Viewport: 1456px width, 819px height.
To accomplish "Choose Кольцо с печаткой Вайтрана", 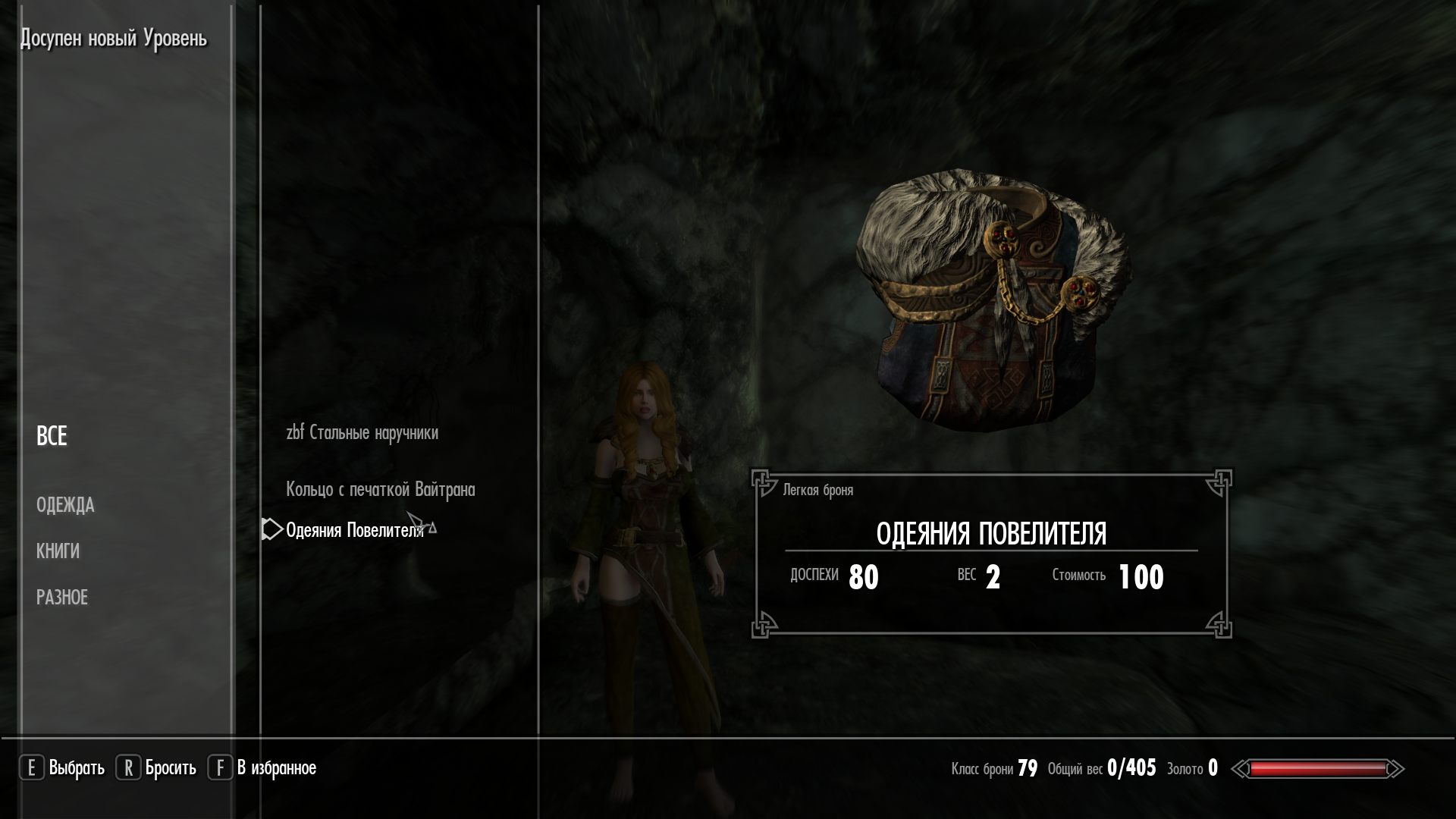I will click(x=380, y=490).
